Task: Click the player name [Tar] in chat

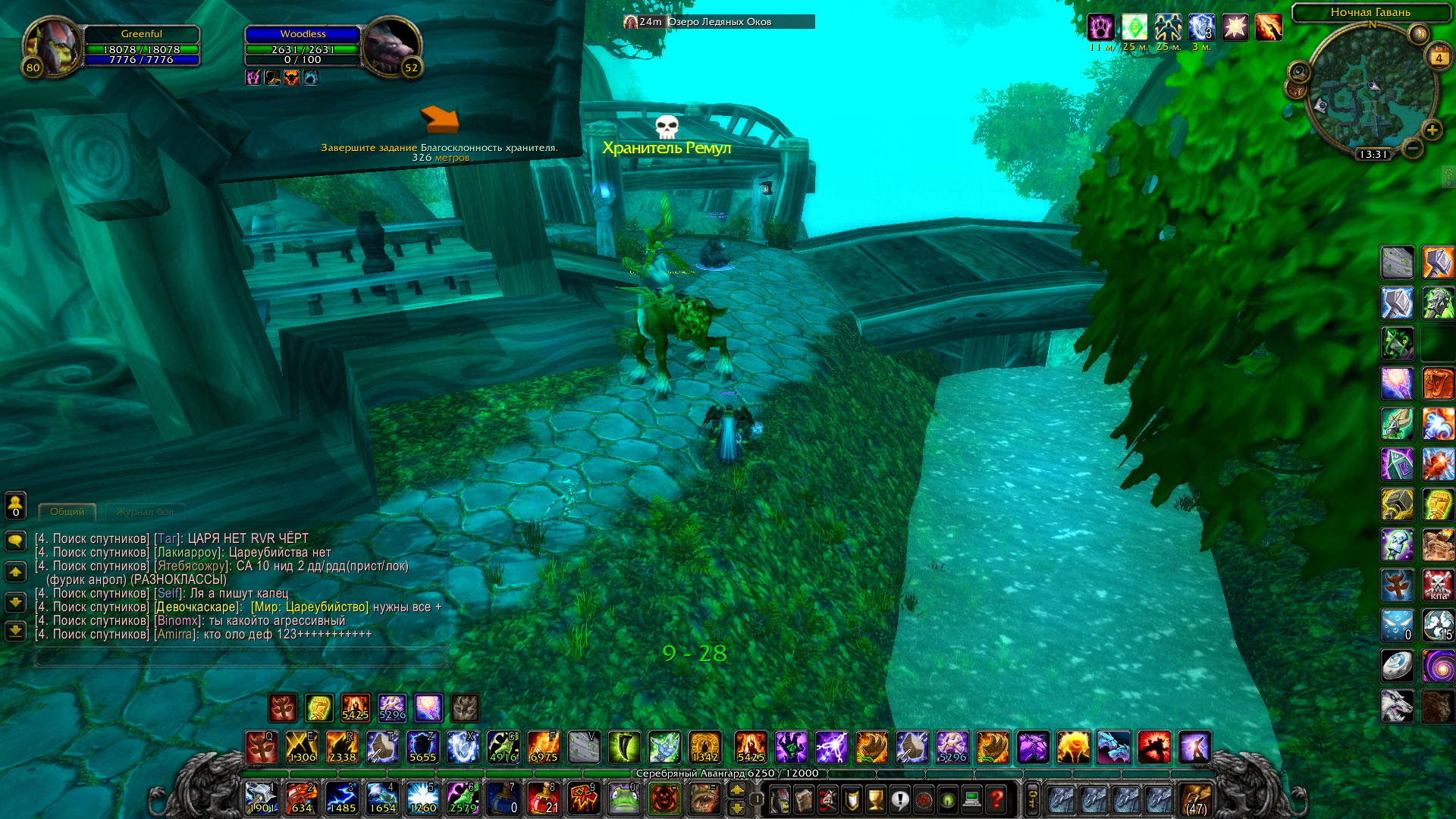Action: pyautogui.click(x=168, y=538)
